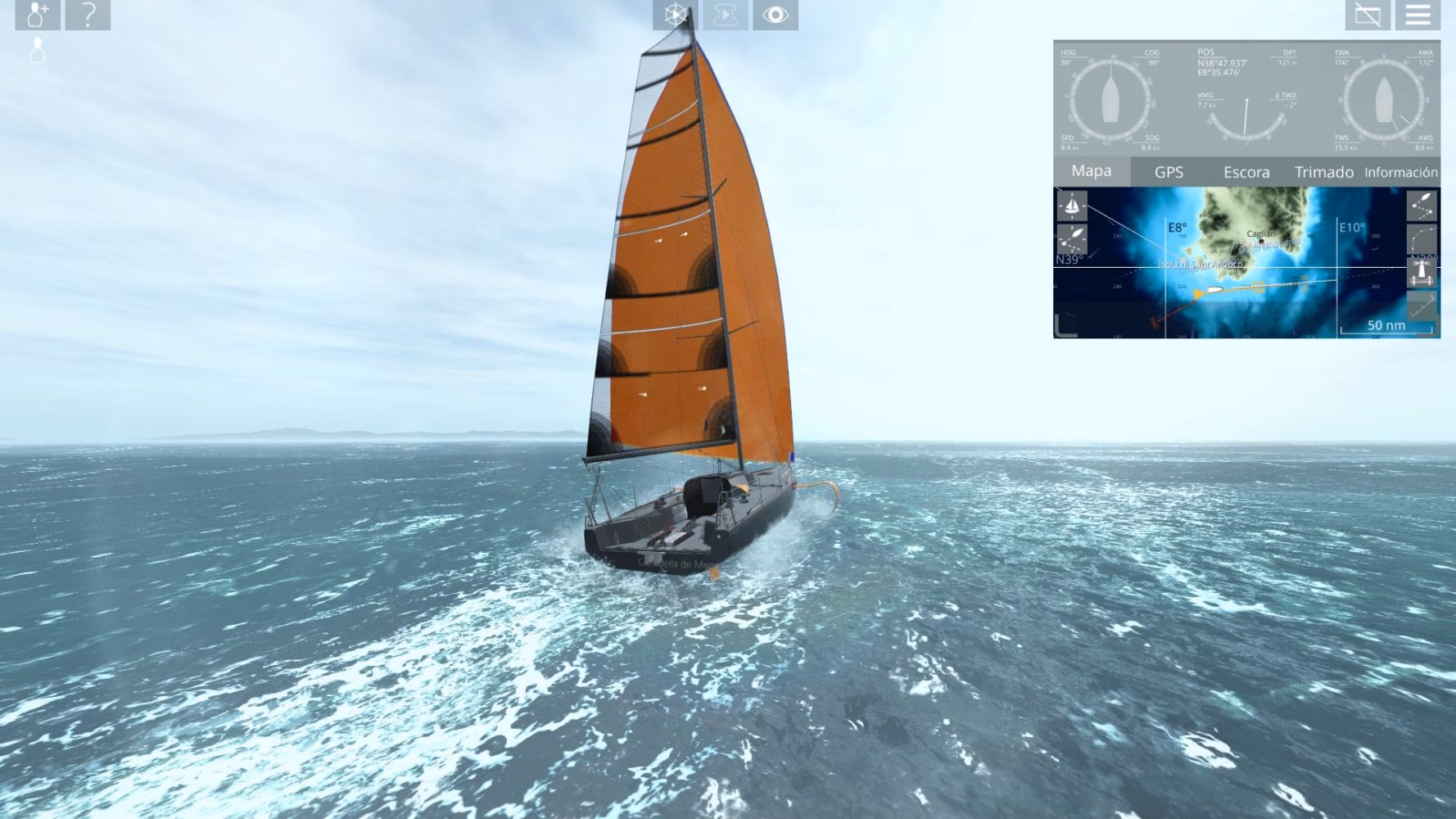The image size is (1456, 819).
Task: Open the Escora tab
Action: pyautogui.click(x=1246, y=172)
